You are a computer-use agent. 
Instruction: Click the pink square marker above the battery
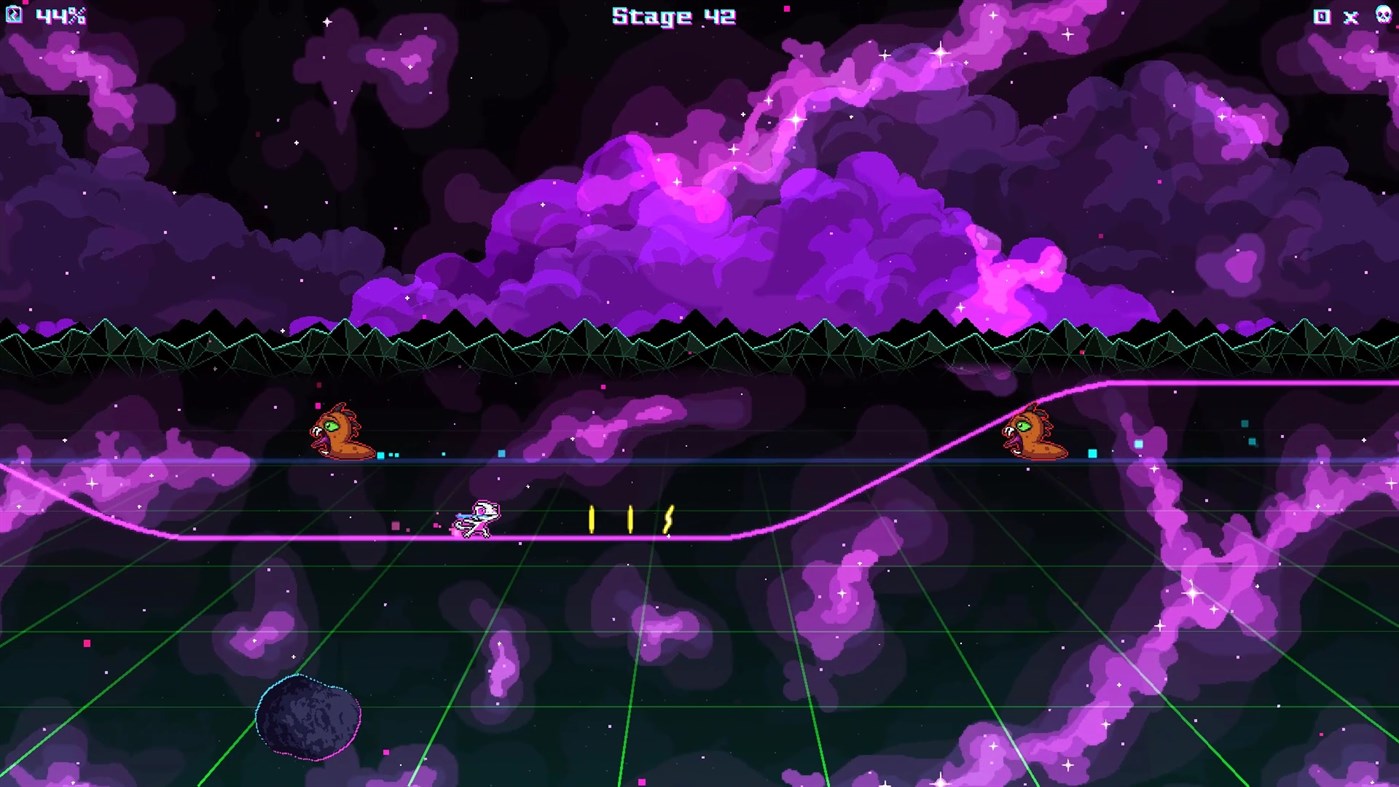point(25,3)
